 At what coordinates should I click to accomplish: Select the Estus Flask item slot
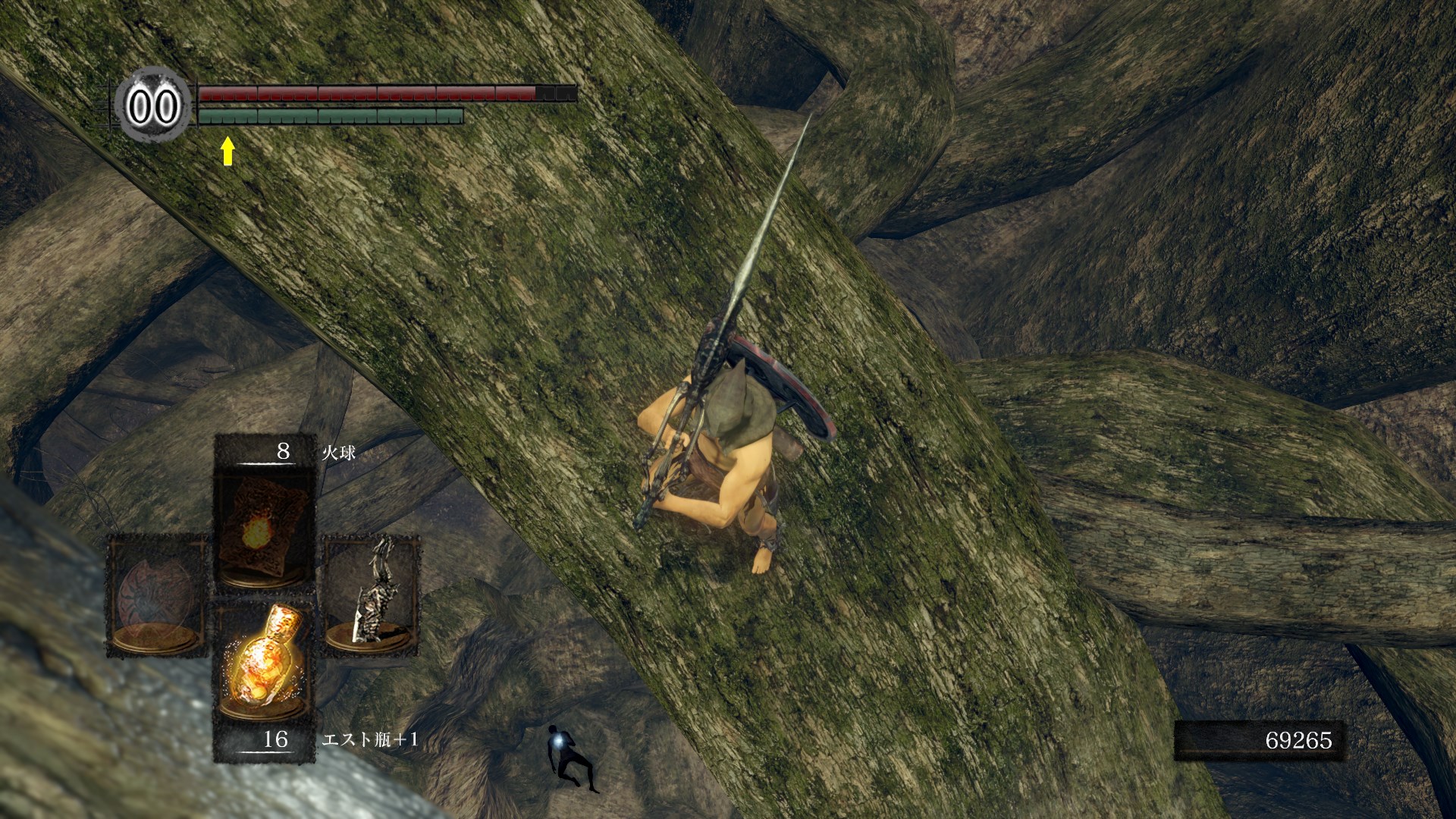tap(263, 661)
